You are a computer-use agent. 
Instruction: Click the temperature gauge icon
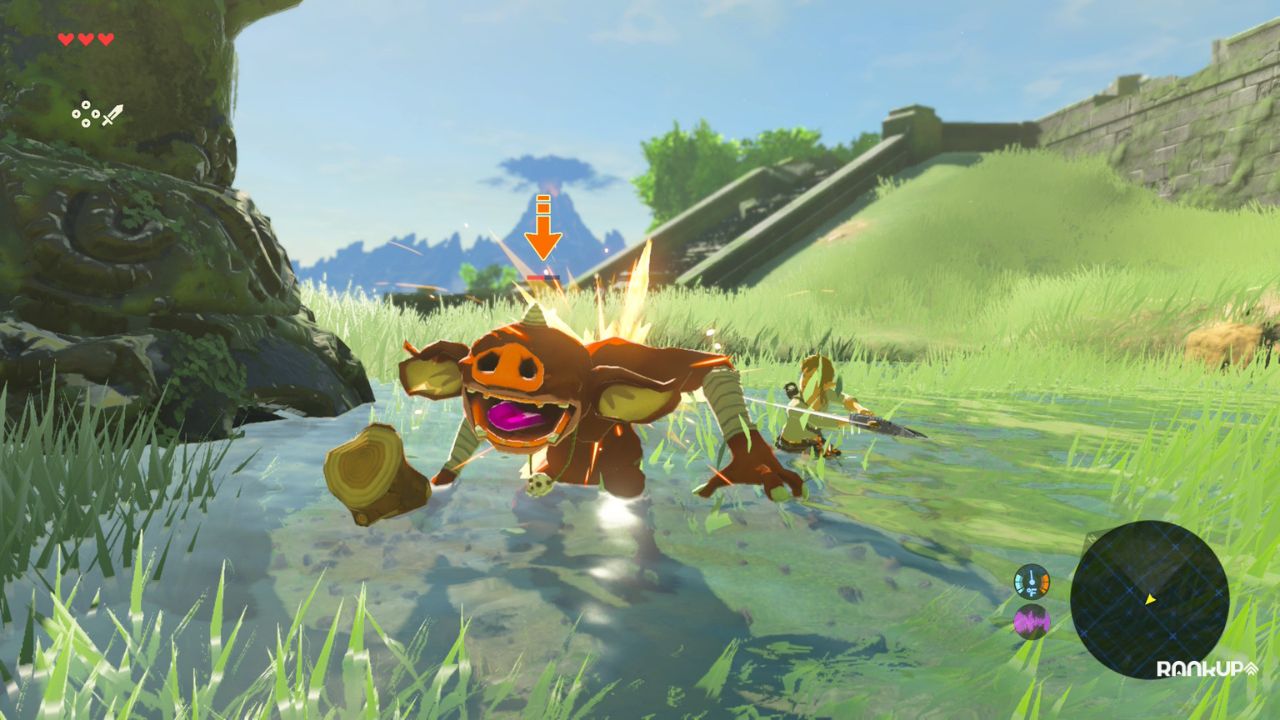click(x=1031, y=581)
